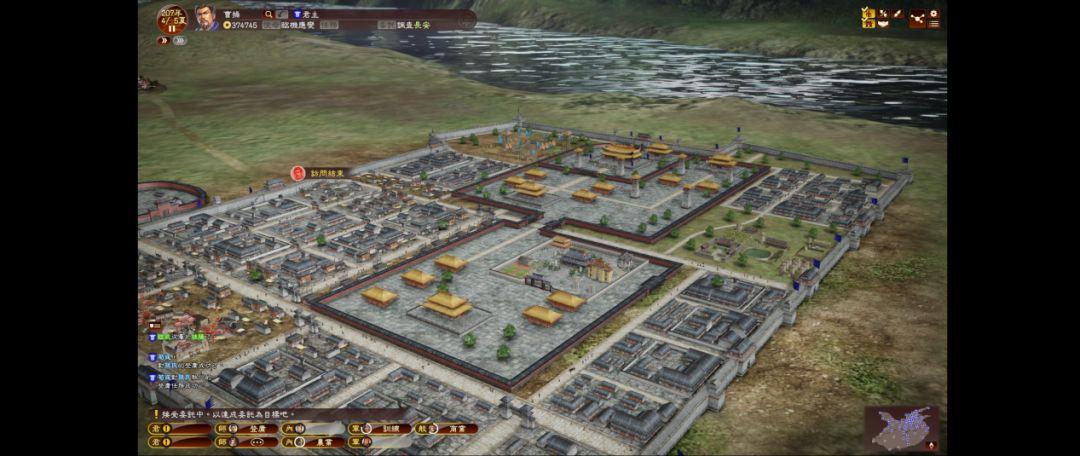Click the gold funds coin icon

(x=227, y=25)
